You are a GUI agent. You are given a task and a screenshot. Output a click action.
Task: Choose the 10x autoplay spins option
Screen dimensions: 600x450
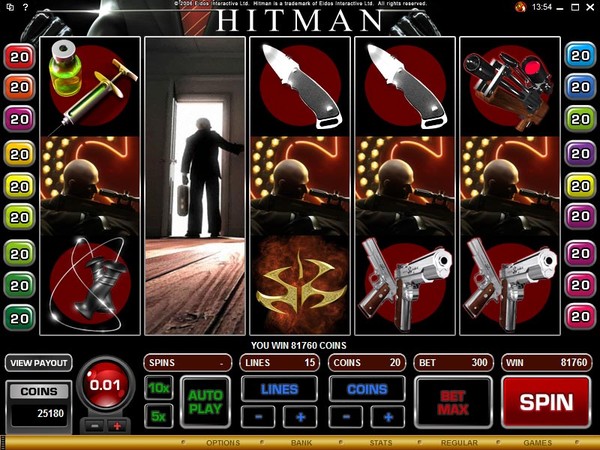[x=157, y=387]
